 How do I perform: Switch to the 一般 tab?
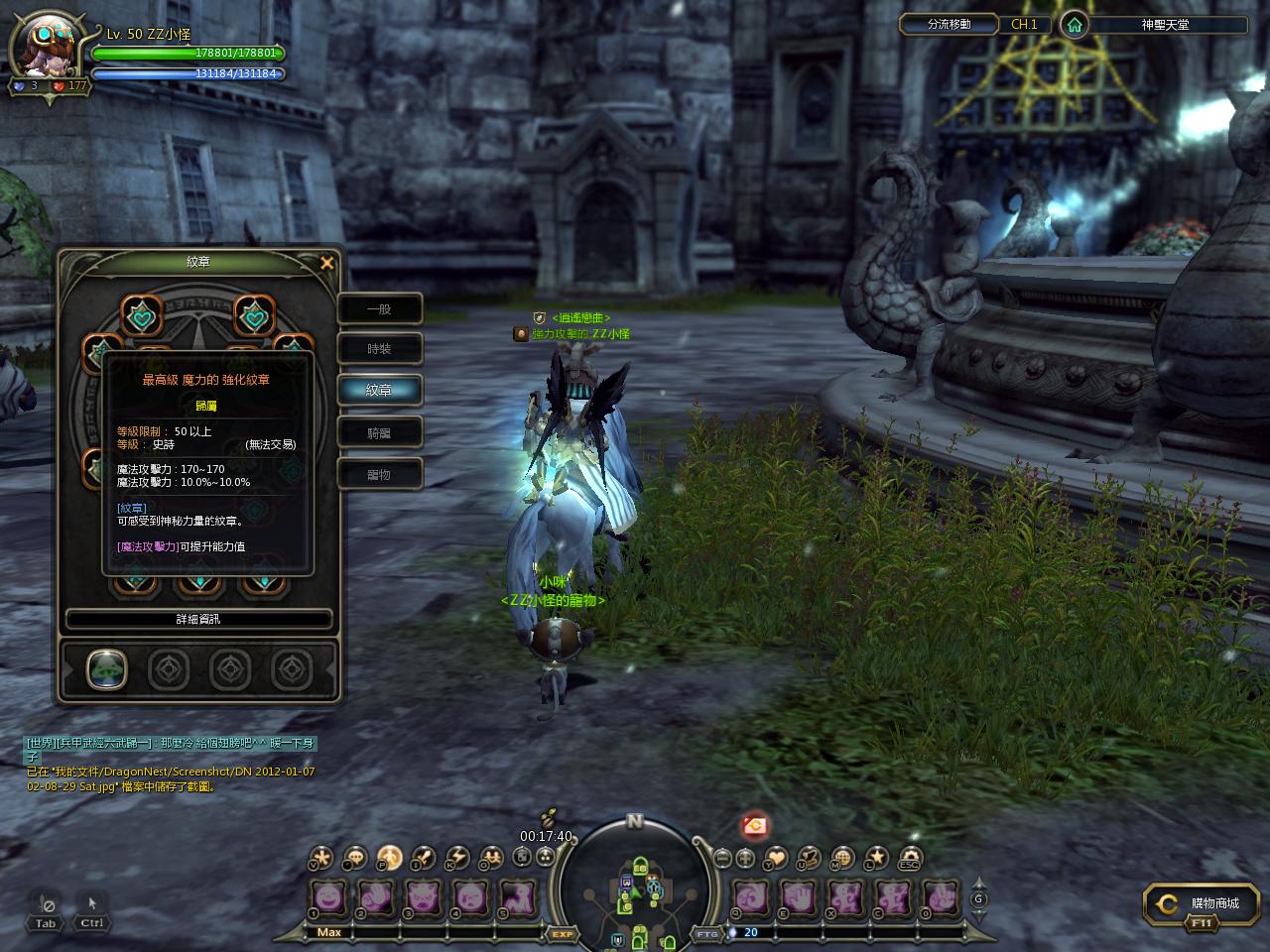click(380, 309)
